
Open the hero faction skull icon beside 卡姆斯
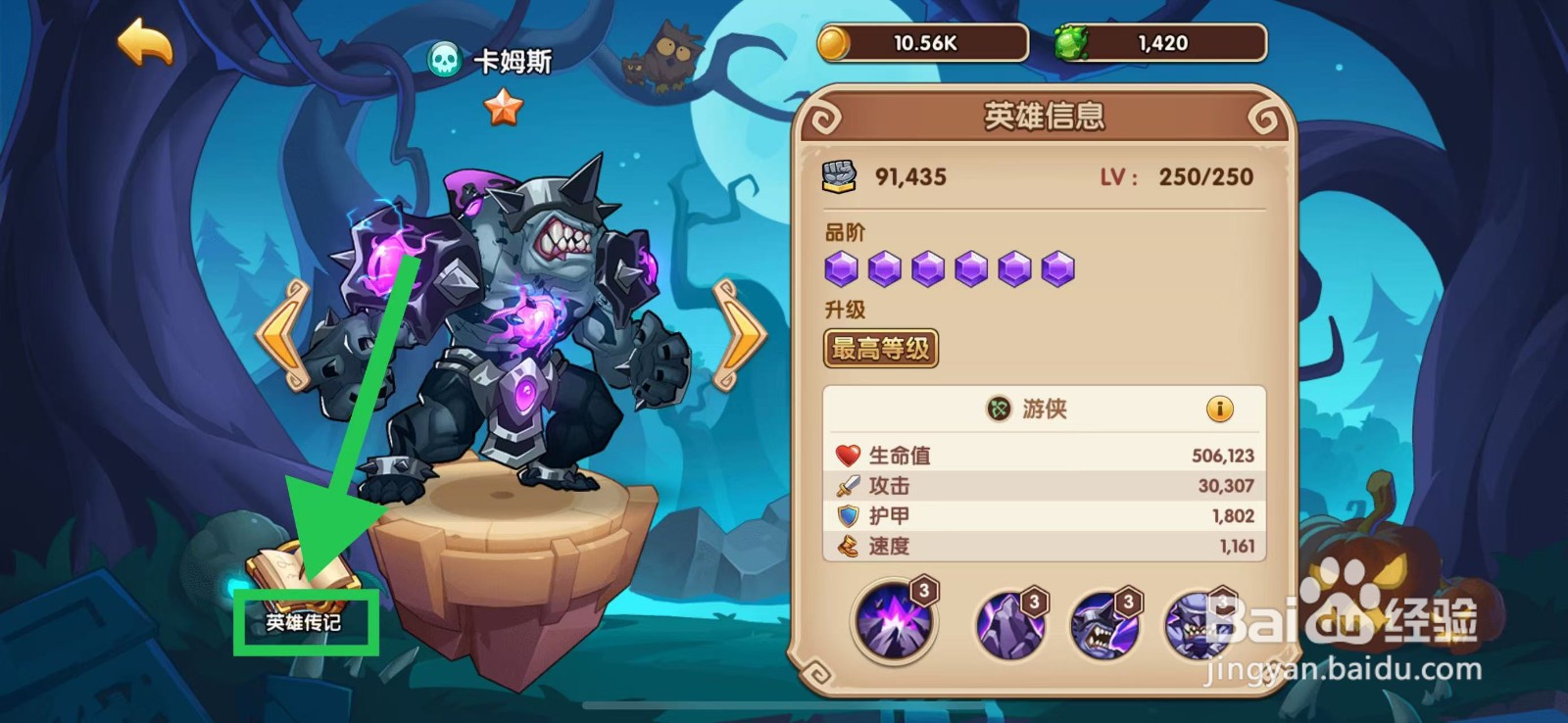pos(446,59)
